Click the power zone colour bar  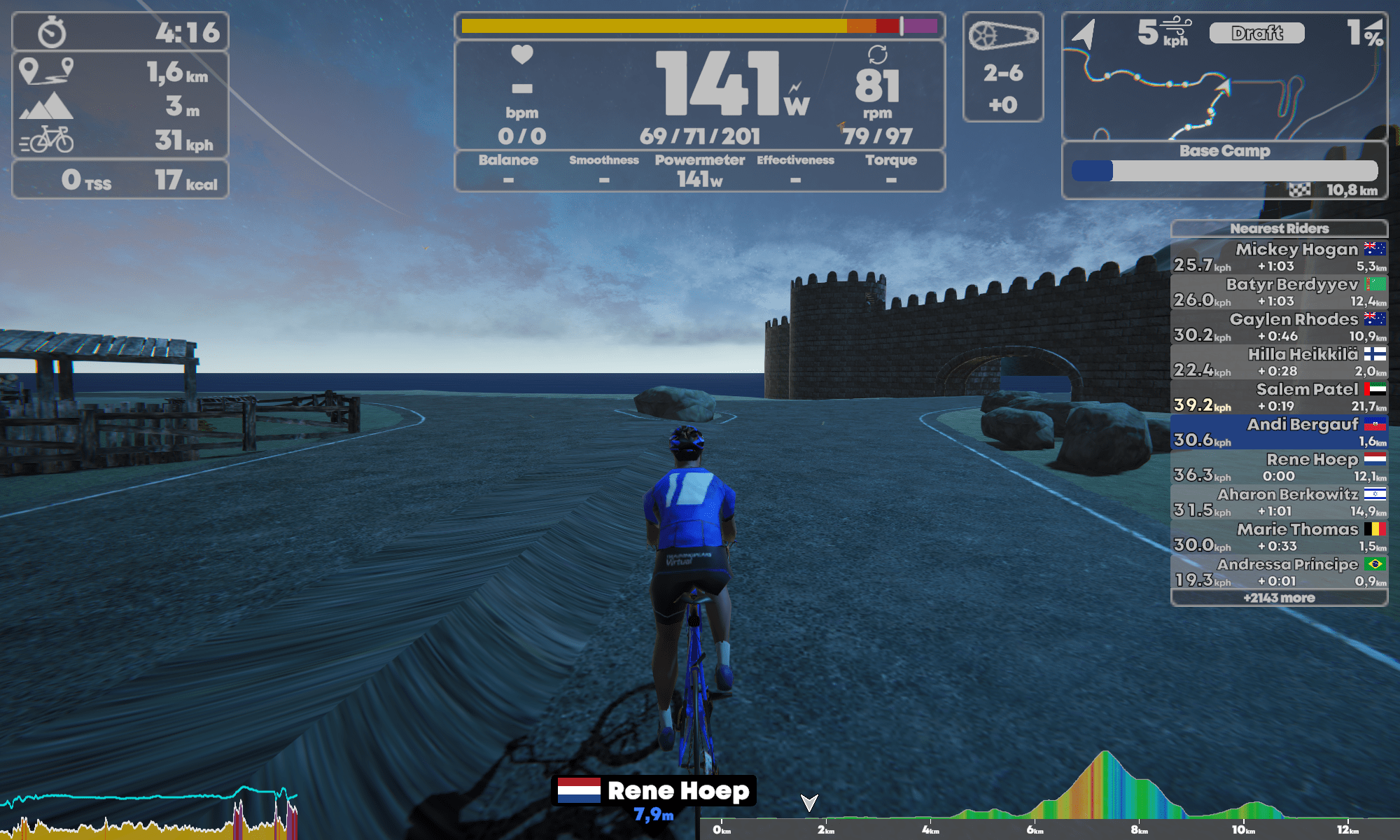pos(699,27)
